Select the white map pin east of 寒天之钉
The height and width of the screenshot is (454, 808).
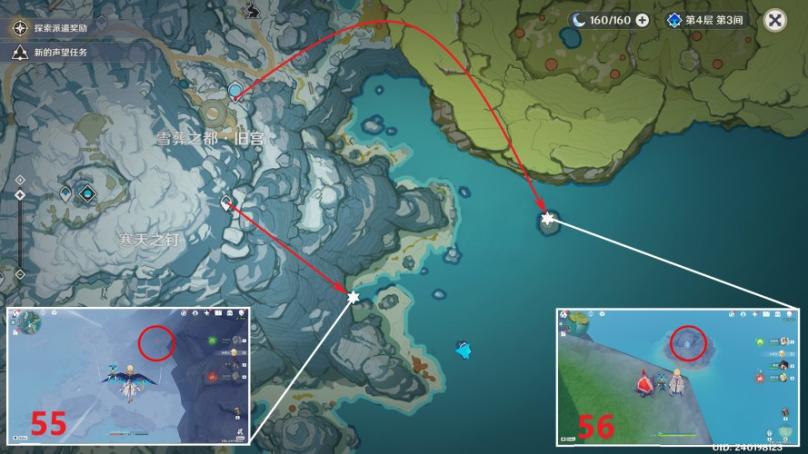pyautogui.click(x=226, y=203)
